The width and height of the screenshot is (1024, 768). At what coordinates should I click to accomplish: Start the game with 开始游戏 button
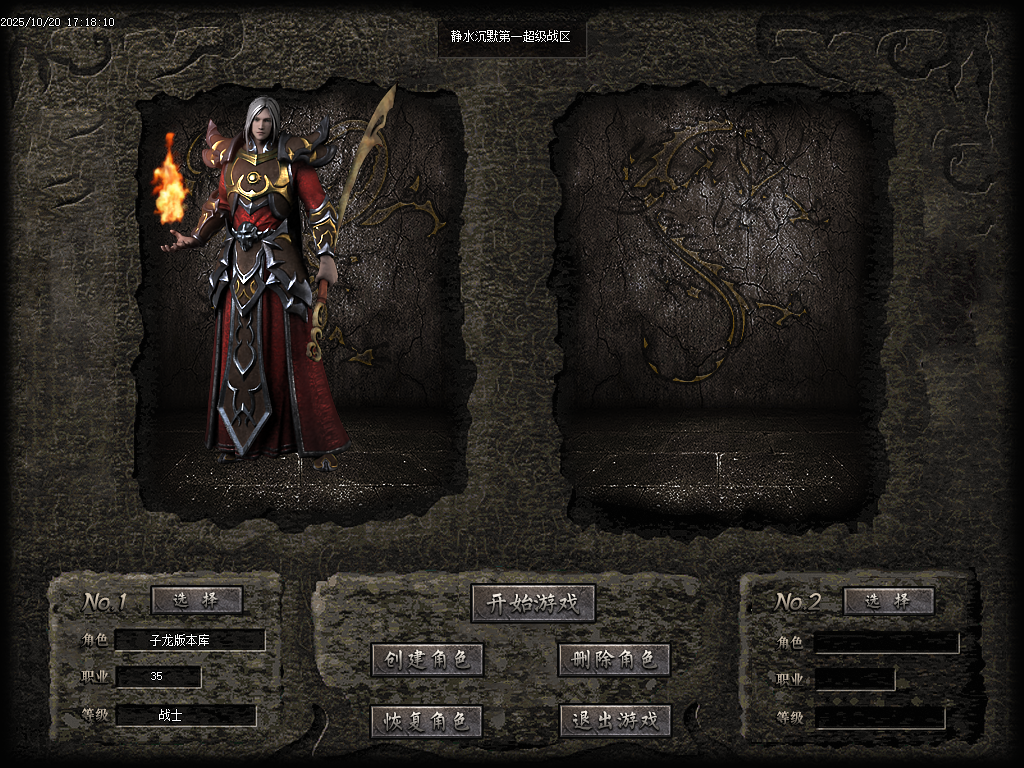tap(533, 603)
